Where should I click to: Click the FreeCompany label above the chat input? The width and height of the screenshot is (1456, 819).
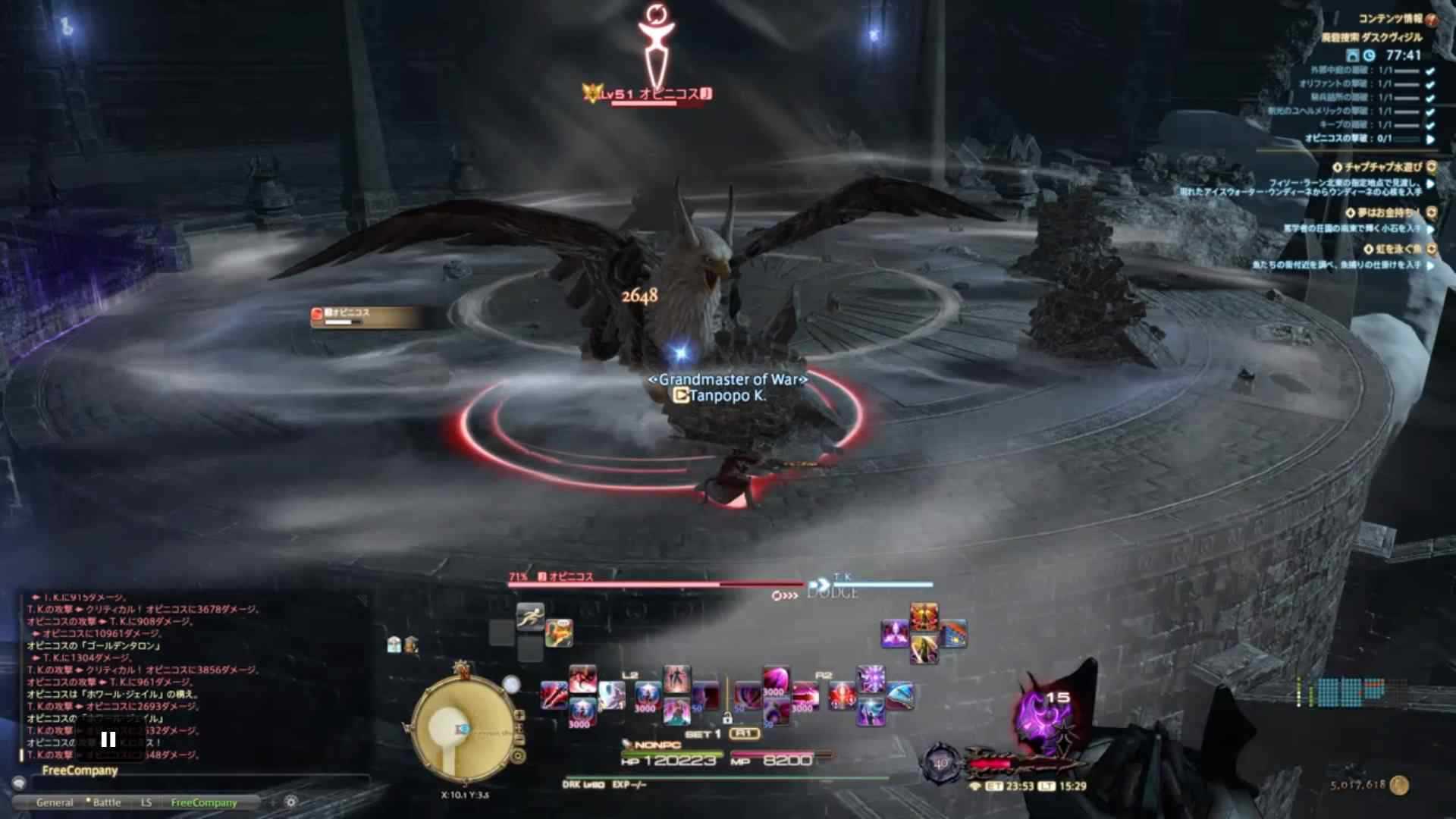coord(80,770)
